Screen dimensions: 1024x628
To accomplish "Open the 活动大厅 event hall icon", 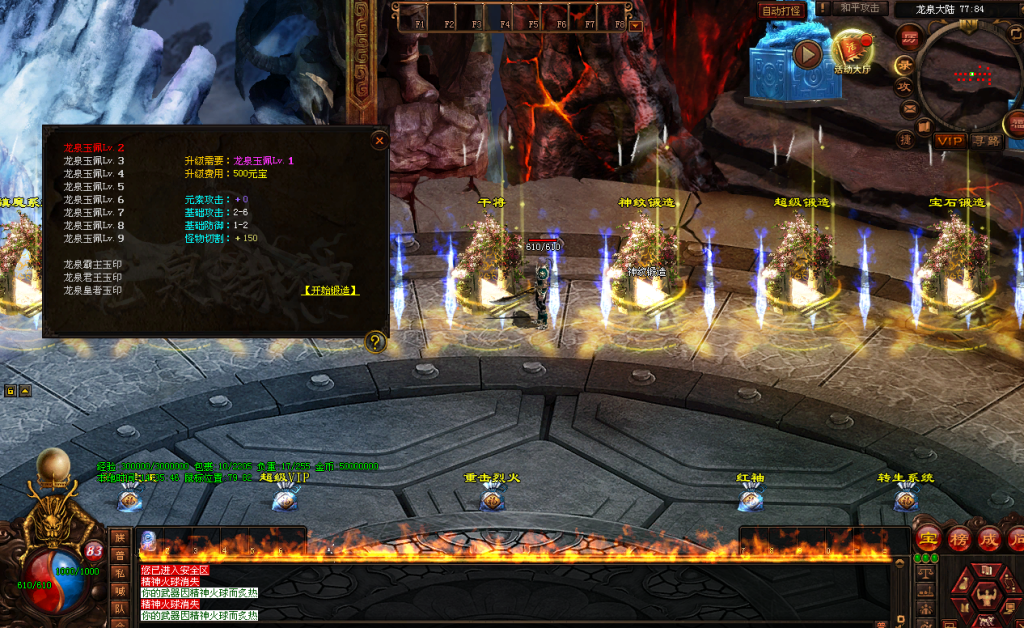I will tap(852, 50).
